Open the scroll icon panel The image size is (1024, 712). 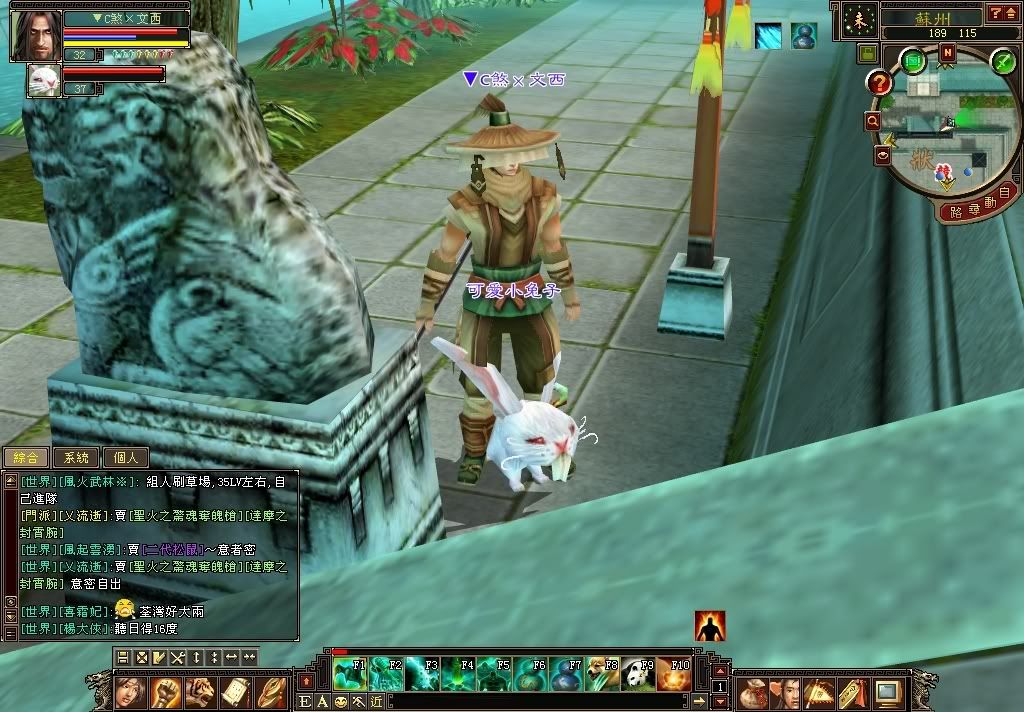[x=235, y=691]
